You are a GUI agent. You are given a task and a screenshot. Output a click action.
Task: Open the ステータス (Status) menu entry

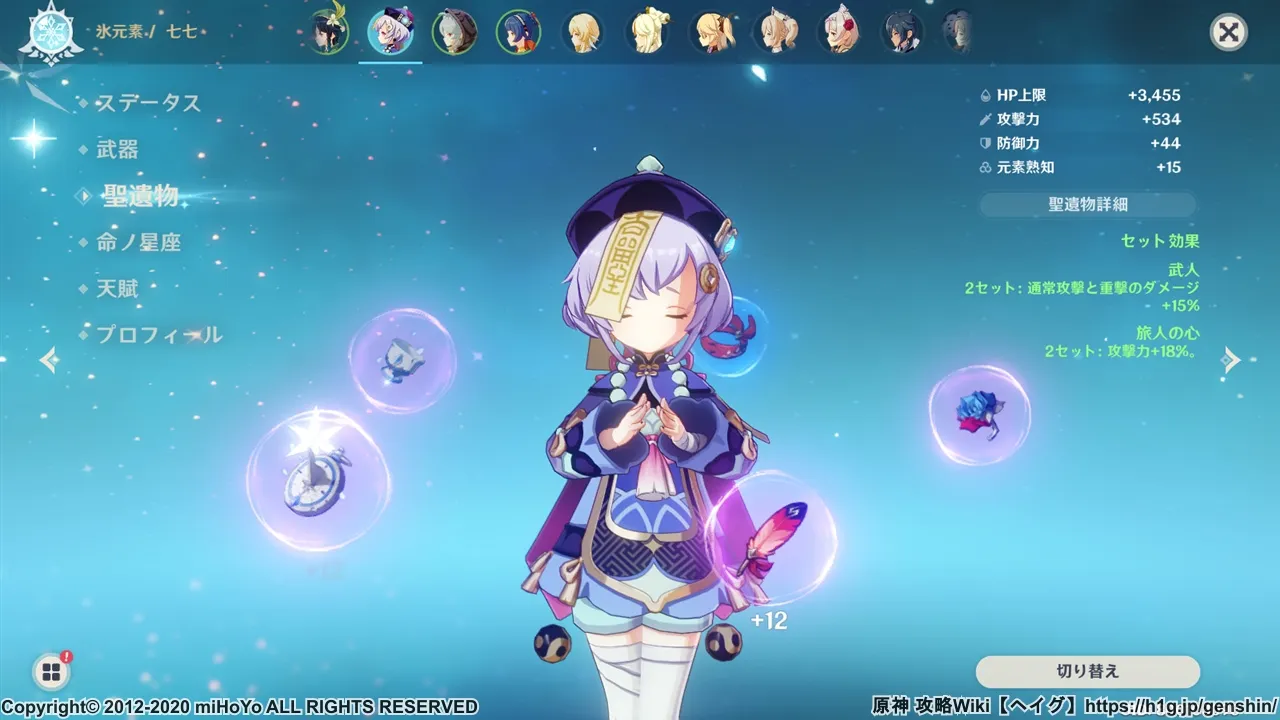click(x=148, y=103)
